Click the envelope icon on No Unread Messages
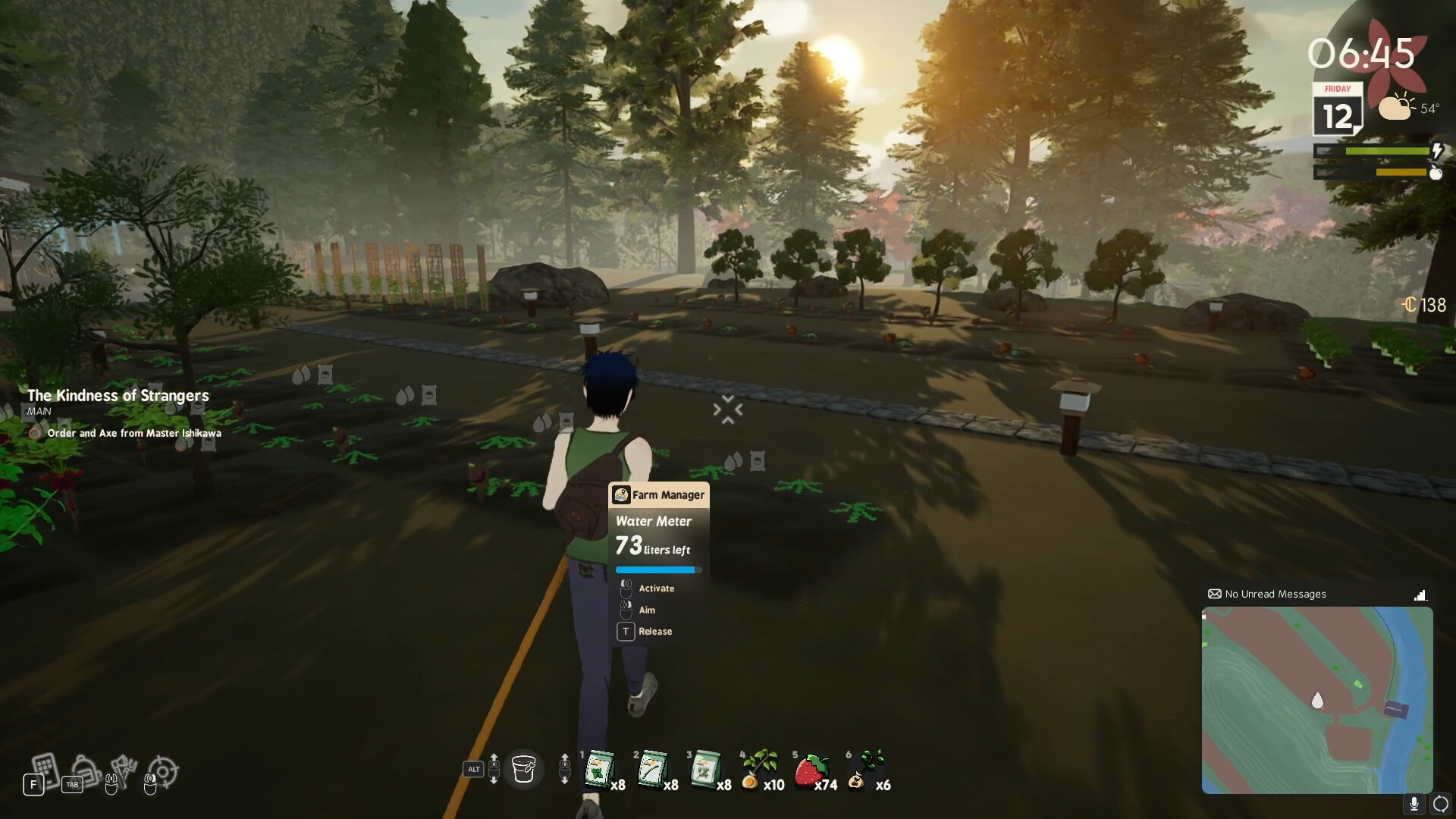The image size is (1456, 819). point(1215,595)
